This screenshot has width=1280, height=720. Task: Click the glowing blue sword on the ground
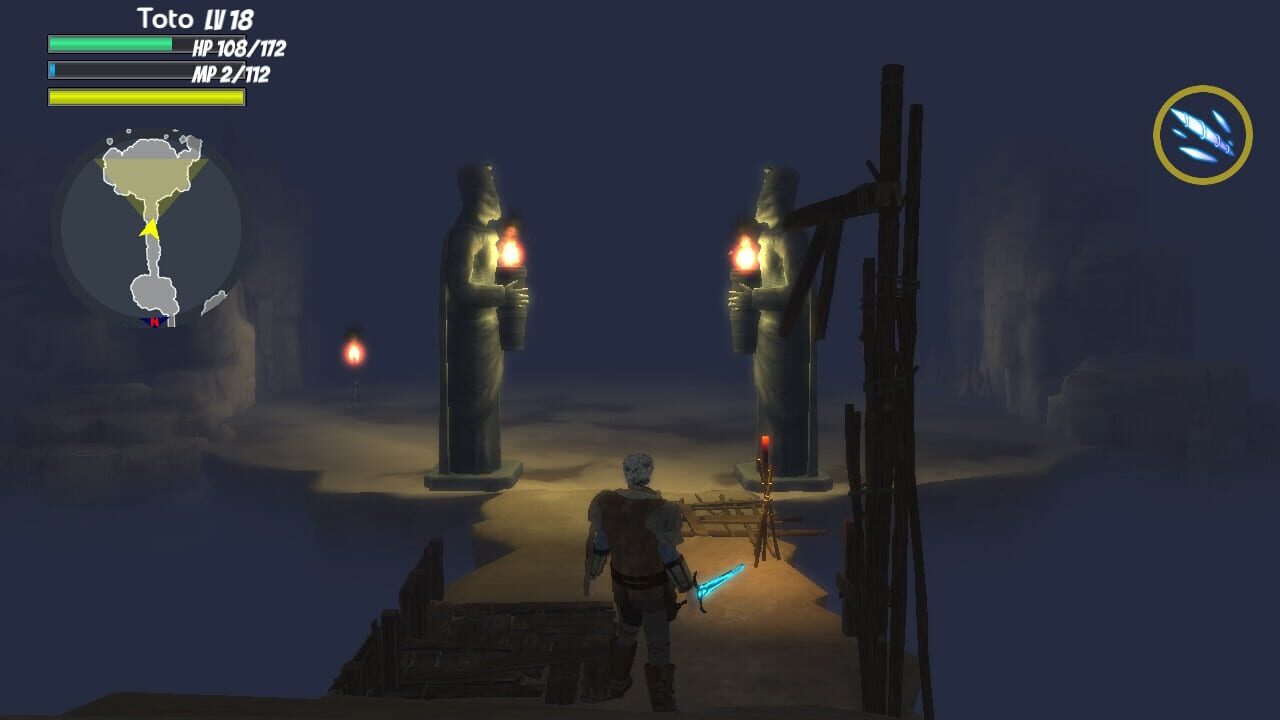[x=716, y=578]
